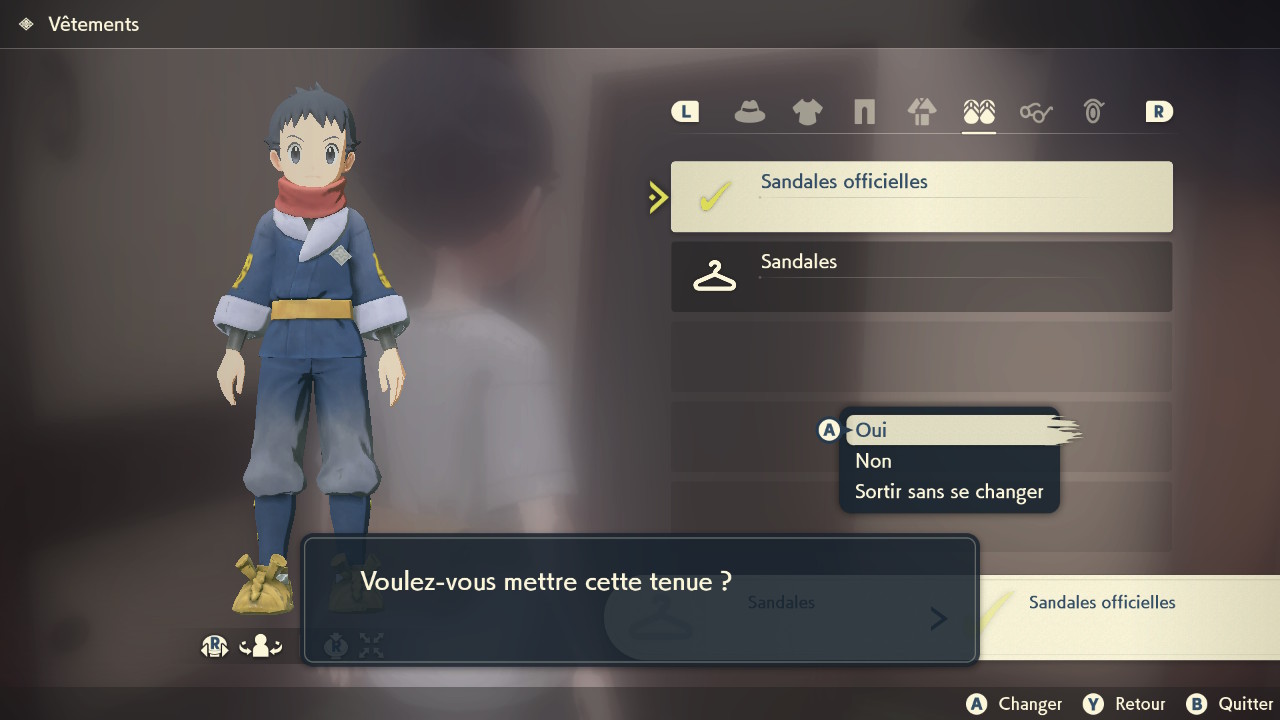Select the "Sandales officielles" row with checkmark
The width and height of the screenshot is (1280, 720).
click(x=921, y=197)
